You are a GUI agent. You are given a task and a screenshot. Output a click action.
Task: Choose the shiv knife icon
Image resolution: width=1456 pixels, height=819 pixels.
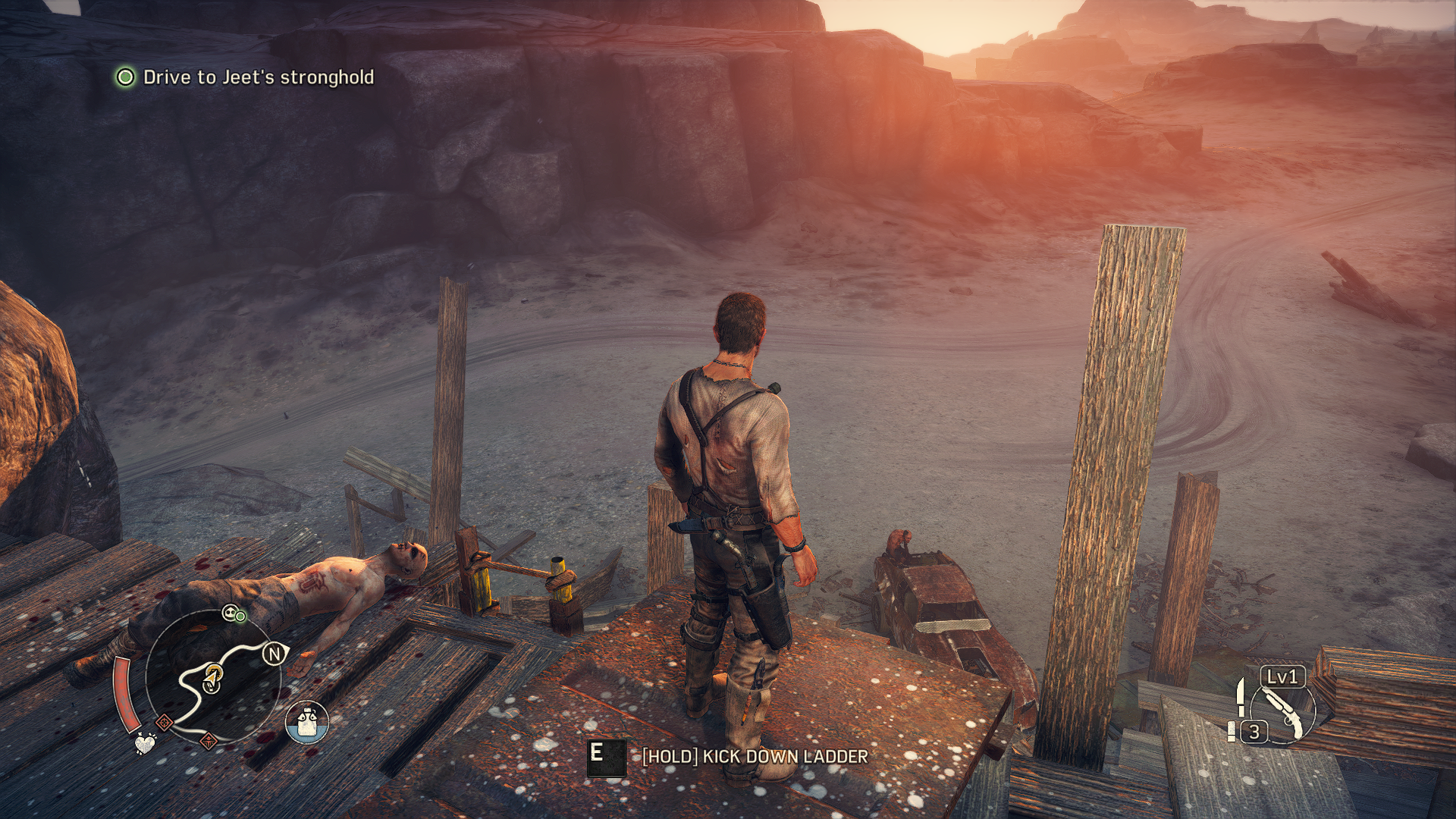[x=1240, y=695]
